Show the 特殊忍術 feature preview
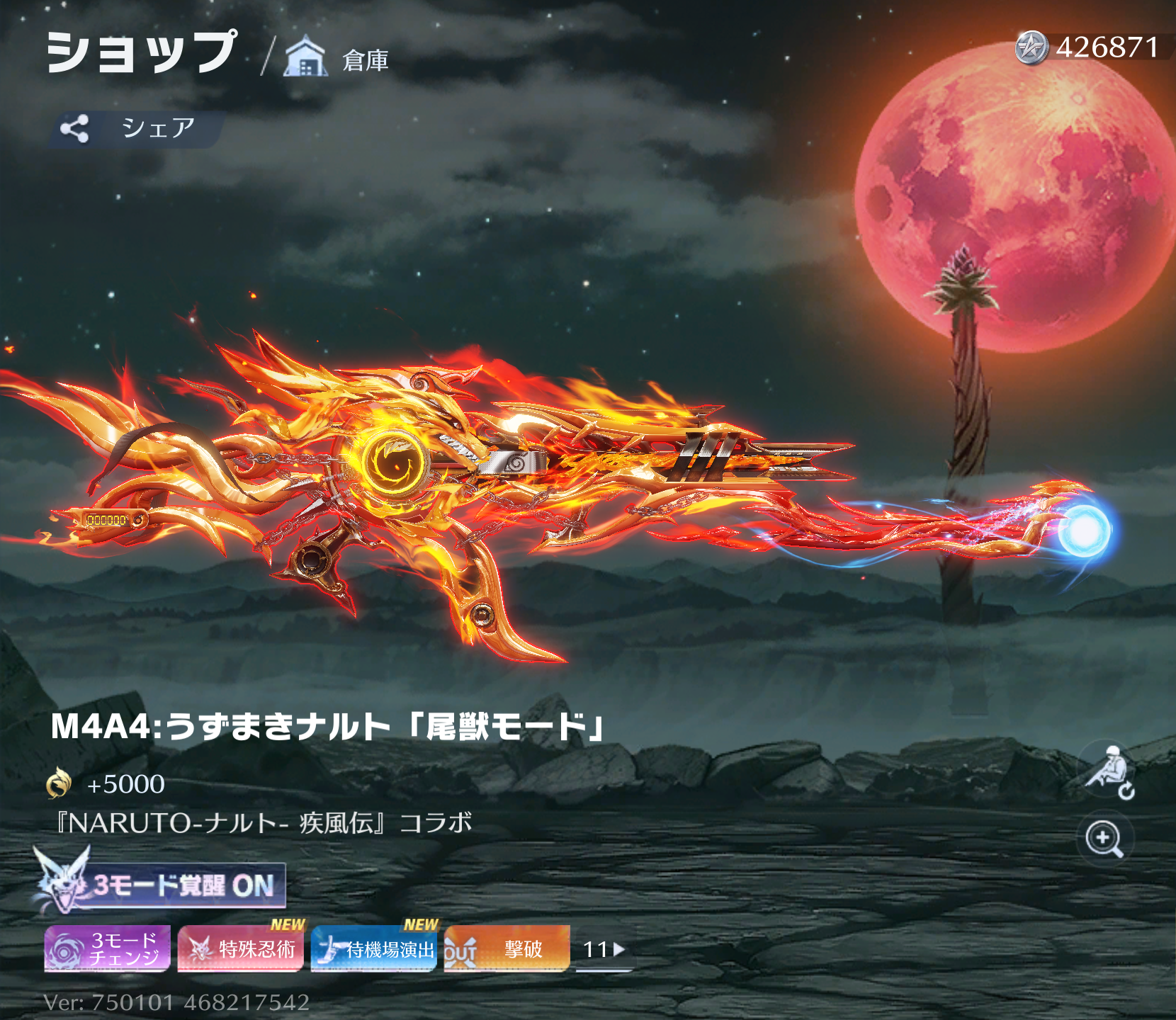Screen dimensions: 1176x1020 pyautogui.click(x=241, y=948)
